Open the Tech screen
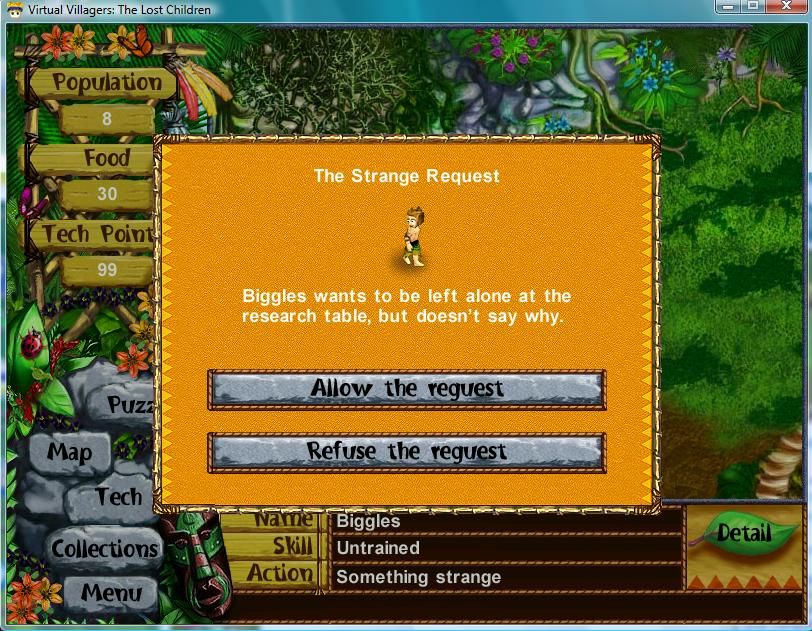812x631 pixels. [x=119, y=497]
